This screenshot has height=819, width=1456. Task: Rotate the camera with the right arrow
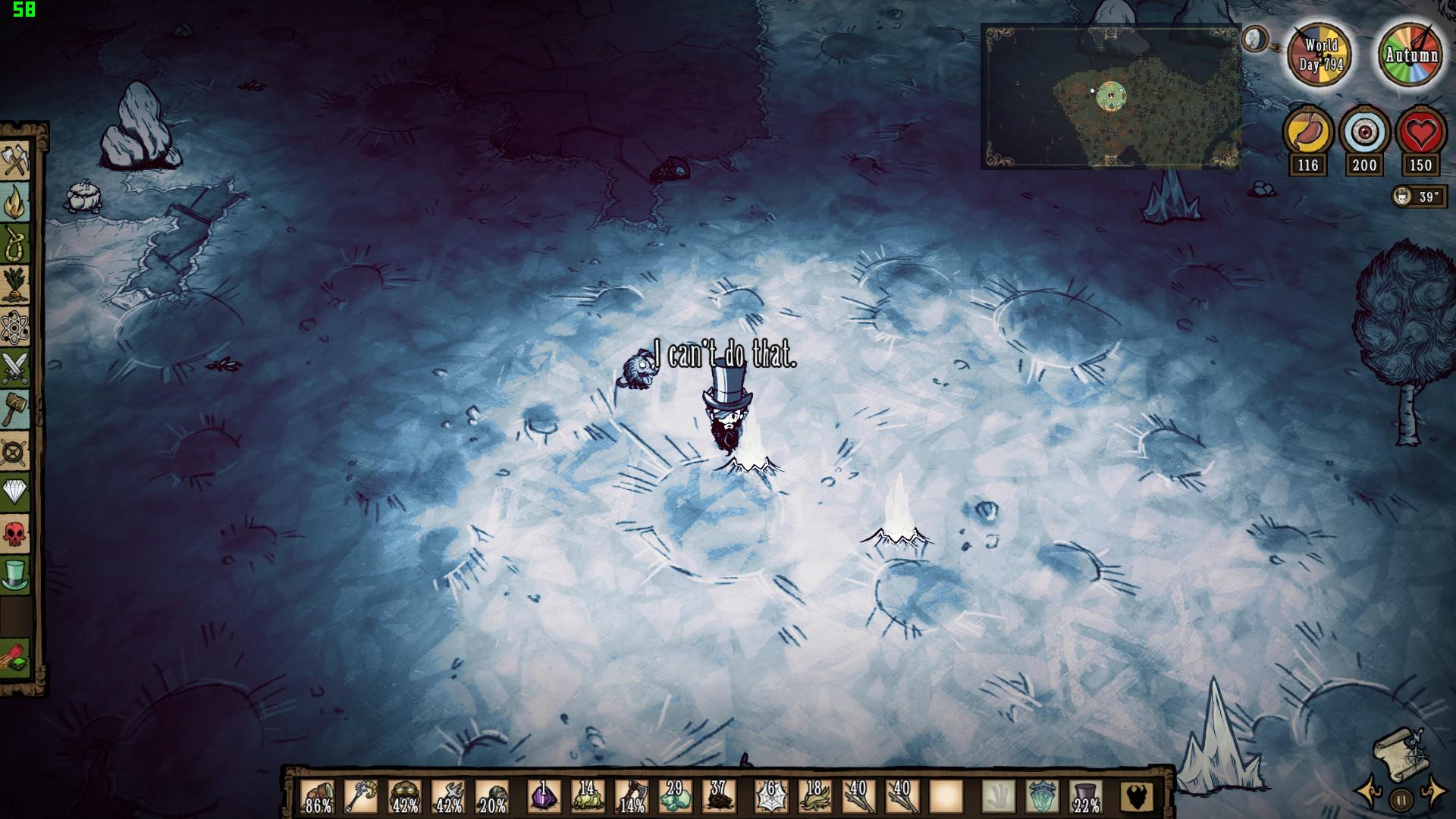pos(1435,792)
